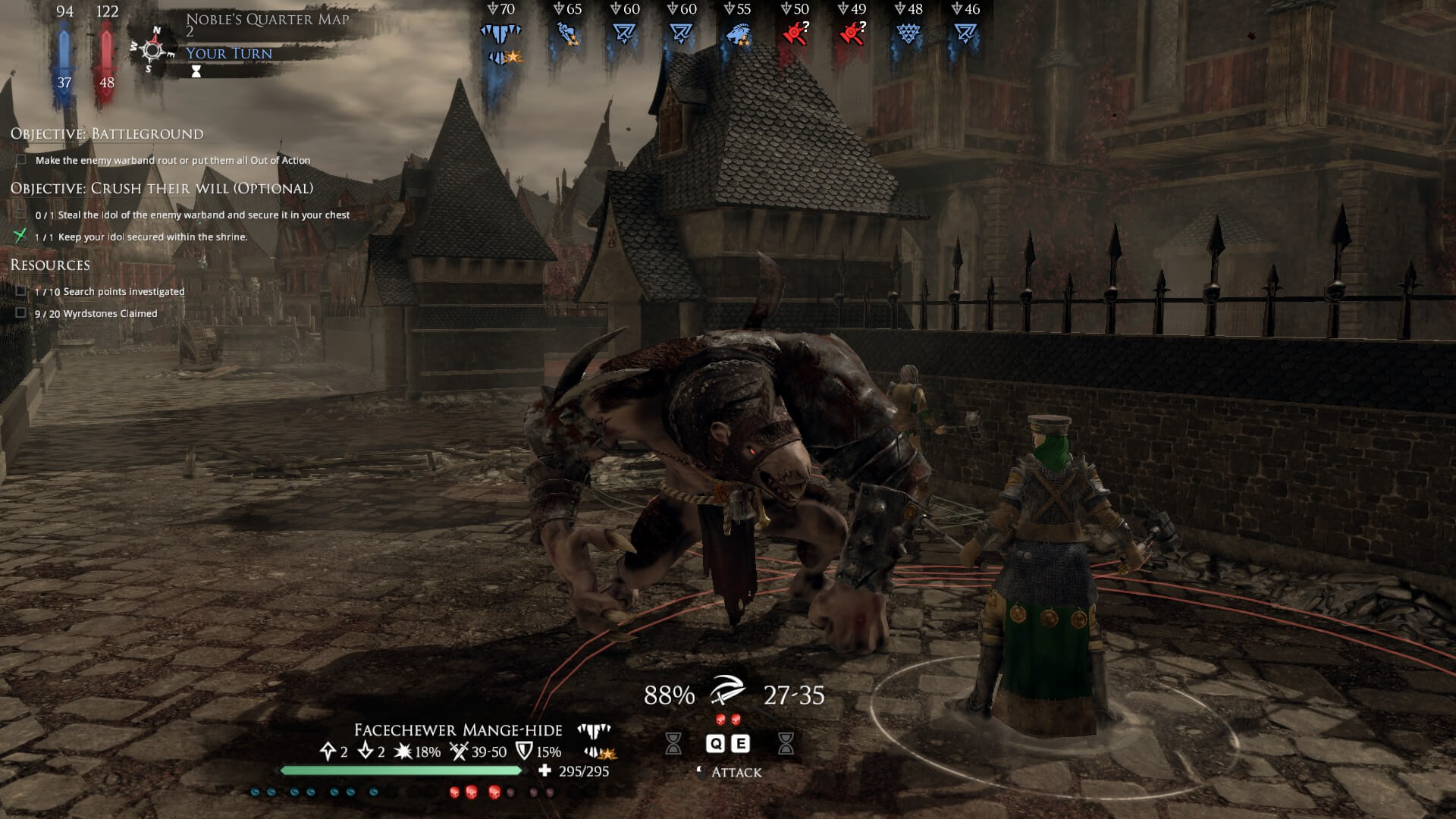Select the Your Turn banner label
The image size is (1456, 819).
(x=229, y=53)
